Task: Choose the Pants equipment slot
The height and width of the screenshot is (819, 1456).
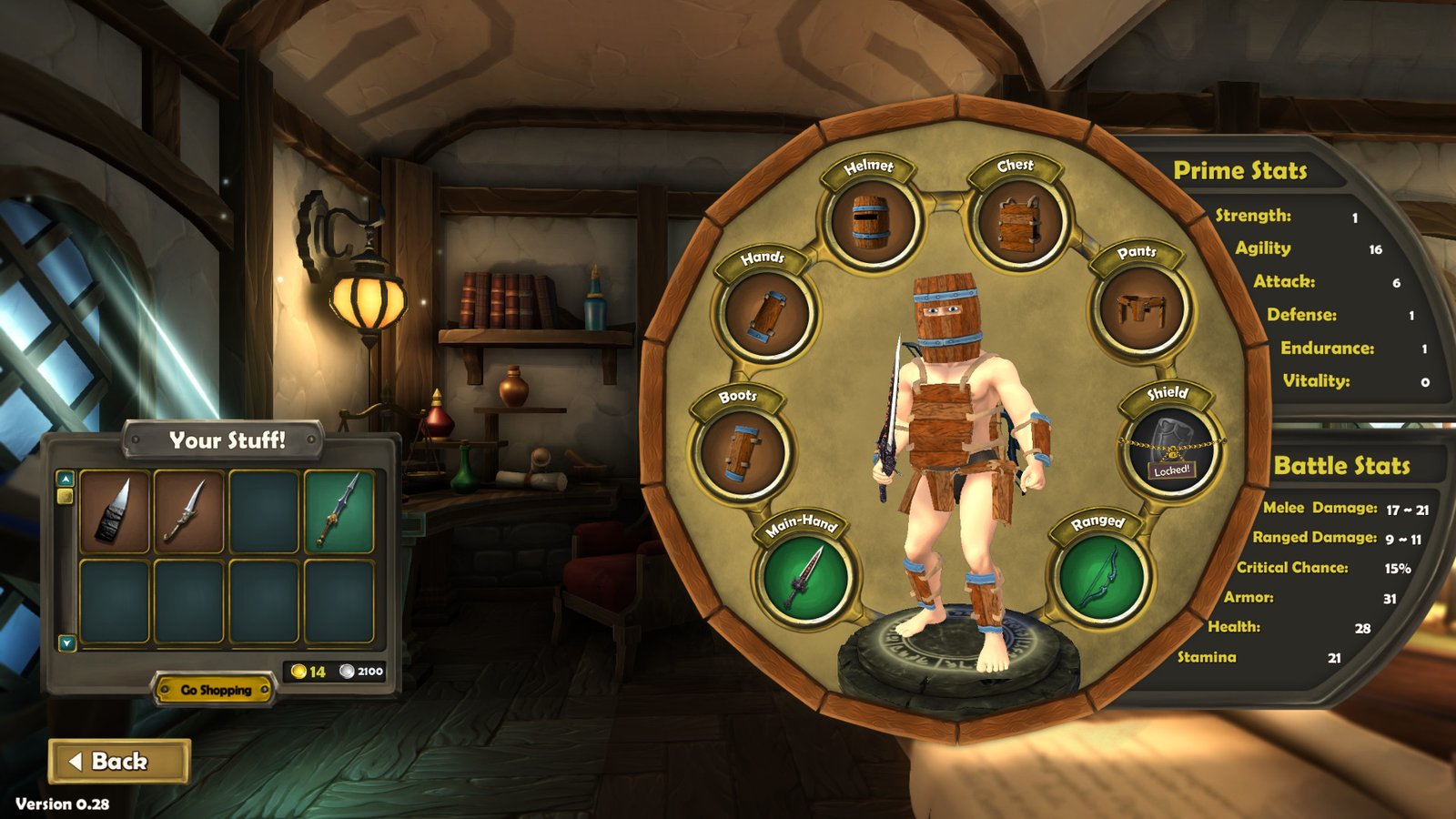Action: click(x=1142, y=309)
